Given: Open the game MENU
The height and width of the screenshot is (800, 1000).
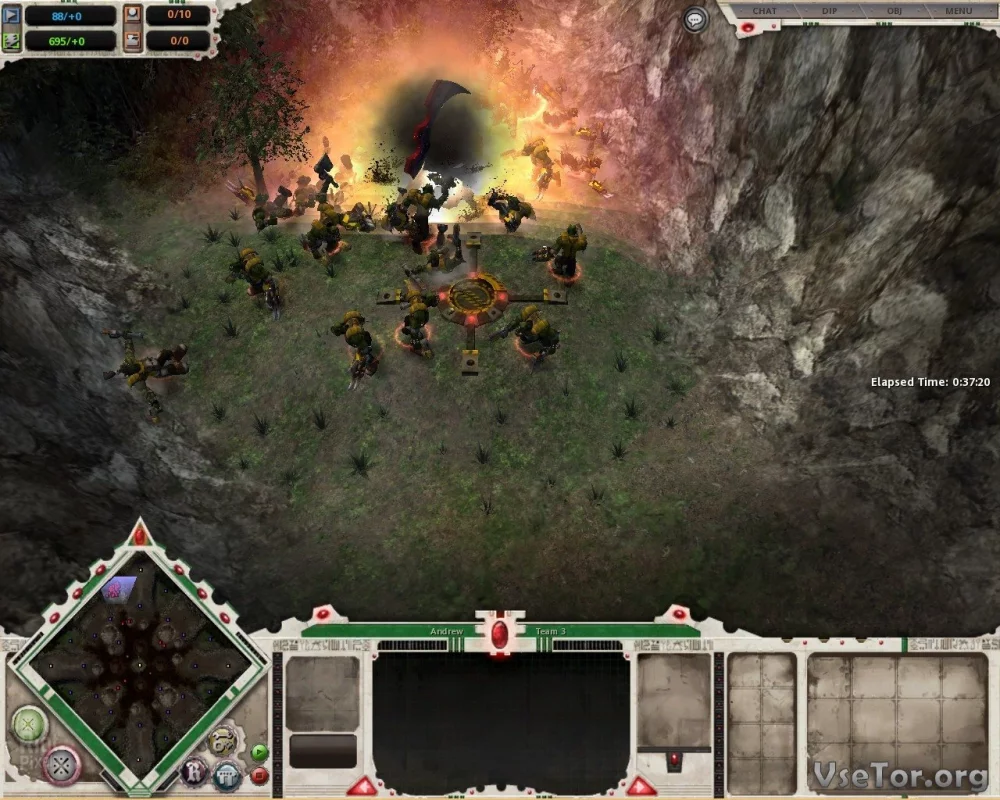Looking at the screenshot, I should pos(958,11).
